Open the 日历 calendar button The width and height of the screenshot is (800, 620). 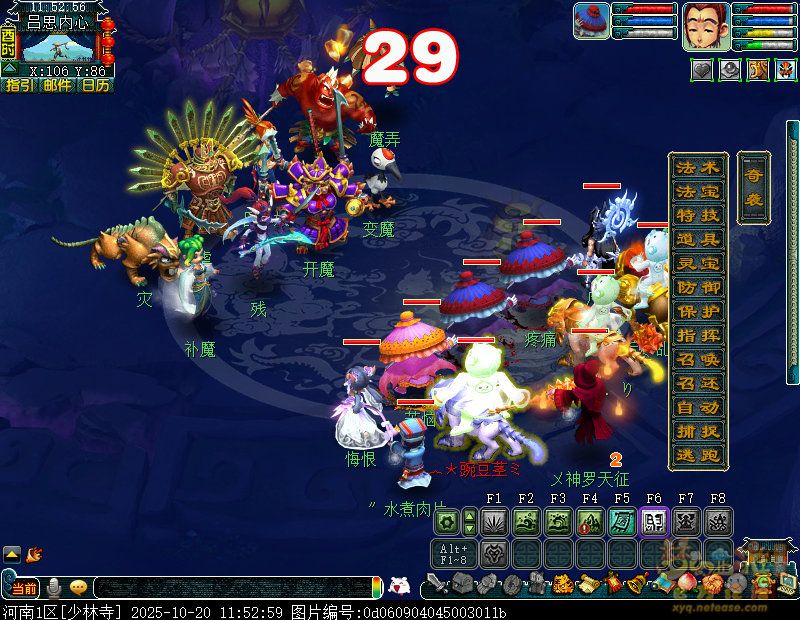coord(95,86)
